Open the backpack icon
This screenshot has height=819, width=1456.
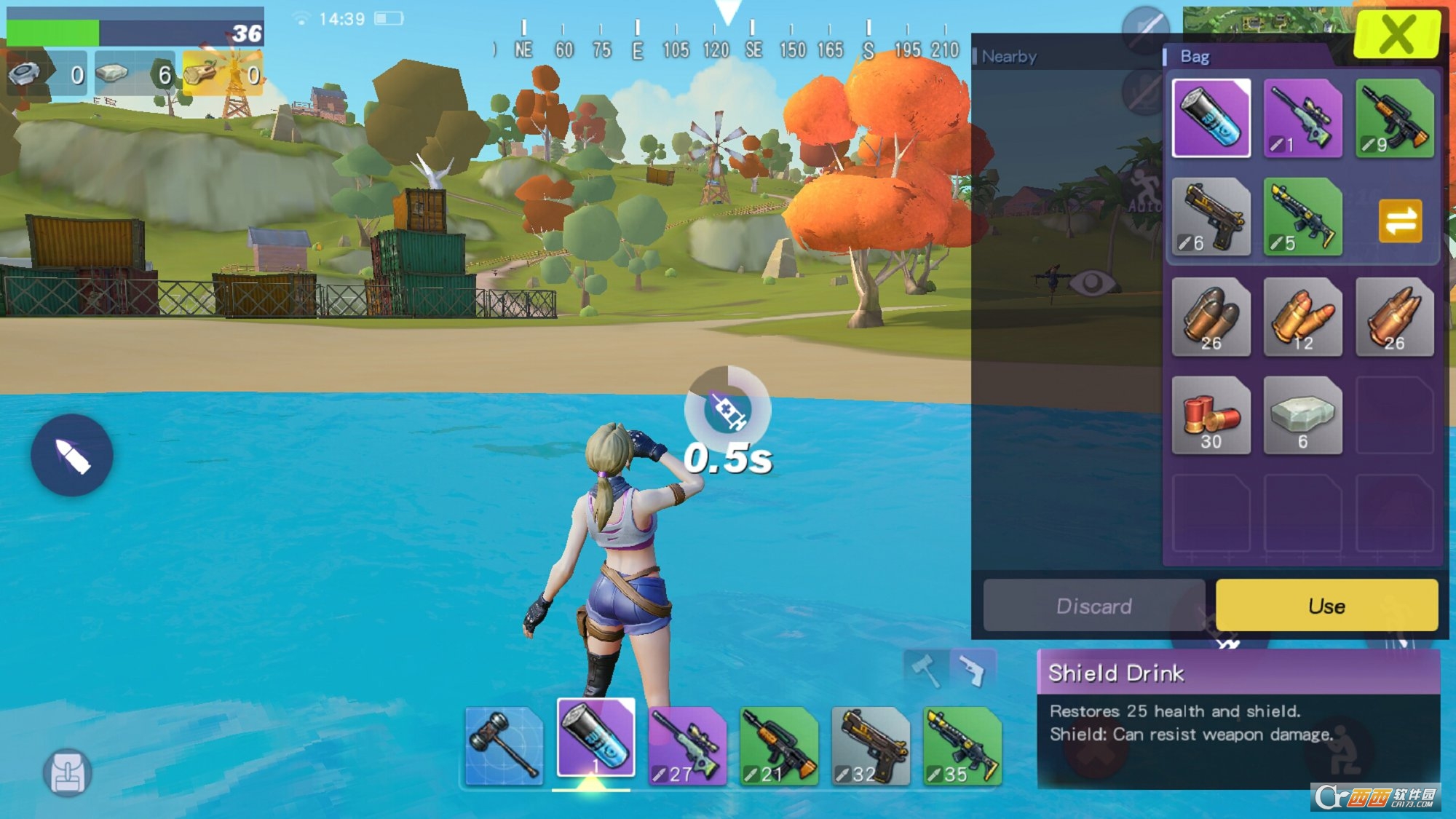click(68, 772)
